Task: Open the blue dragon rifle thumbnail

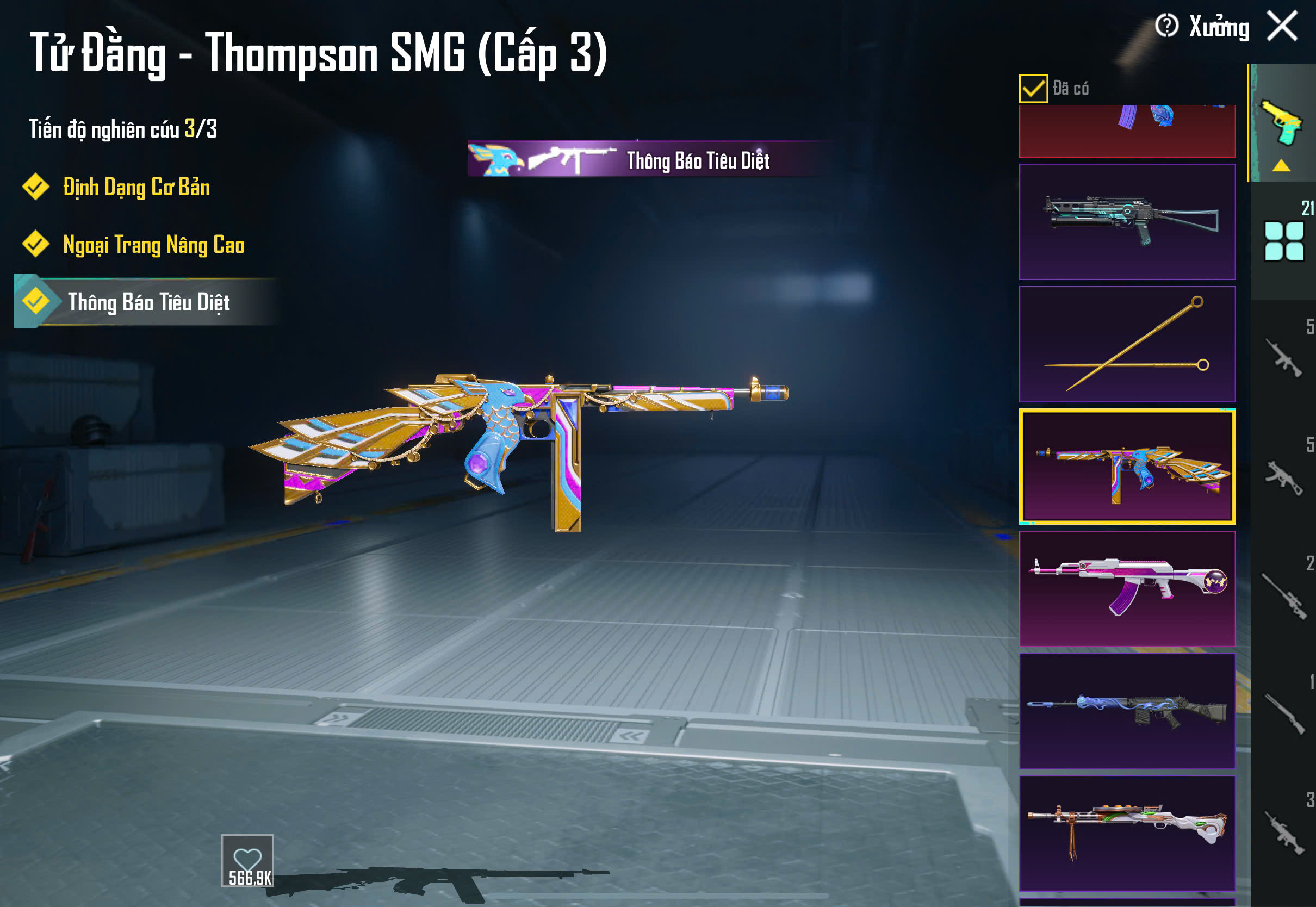Action: tap(1127, 711)
